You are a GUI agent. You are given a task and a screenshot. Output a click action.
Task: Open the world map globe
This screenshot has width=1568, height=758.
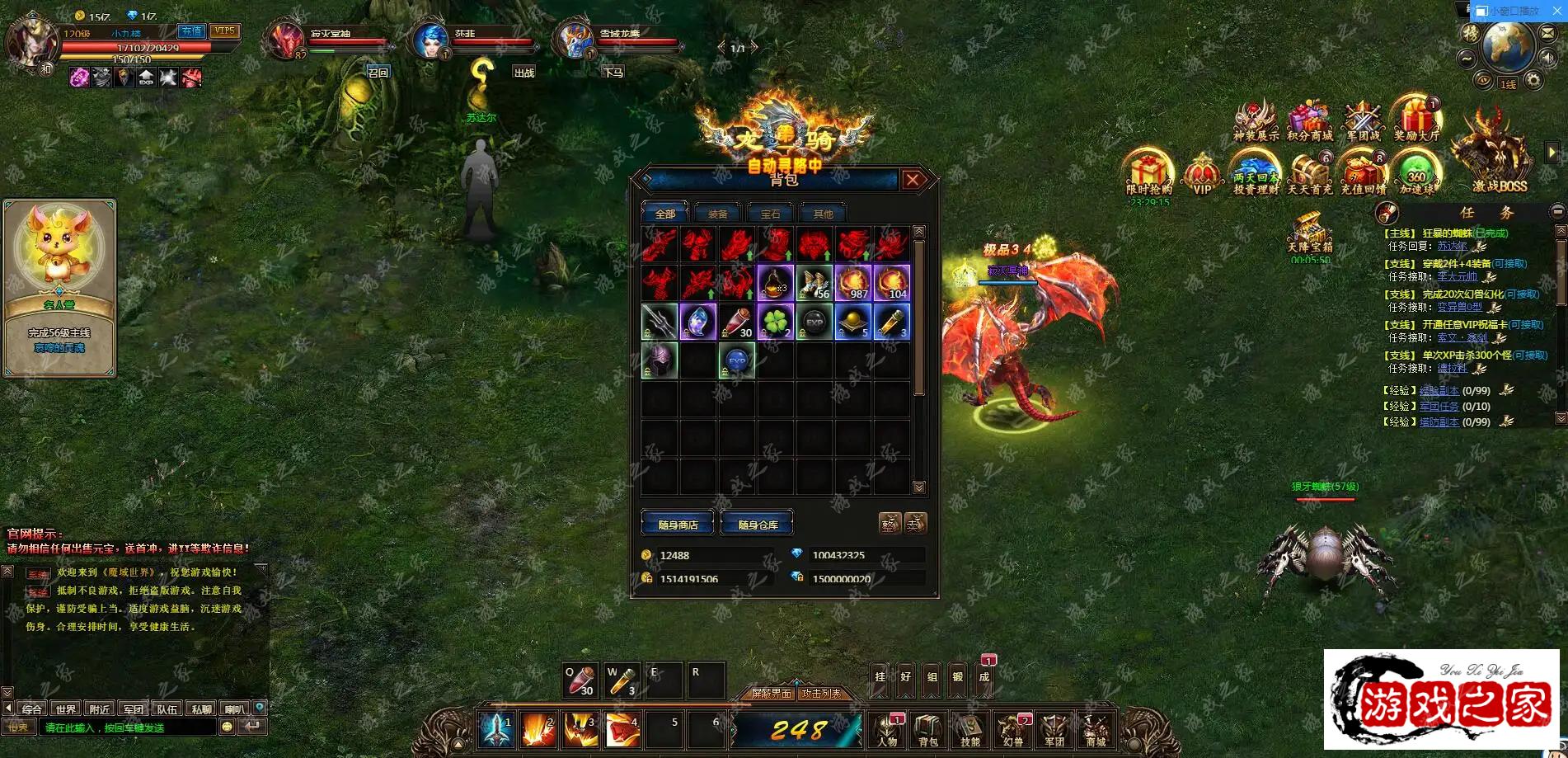[x=1507, y=45]
